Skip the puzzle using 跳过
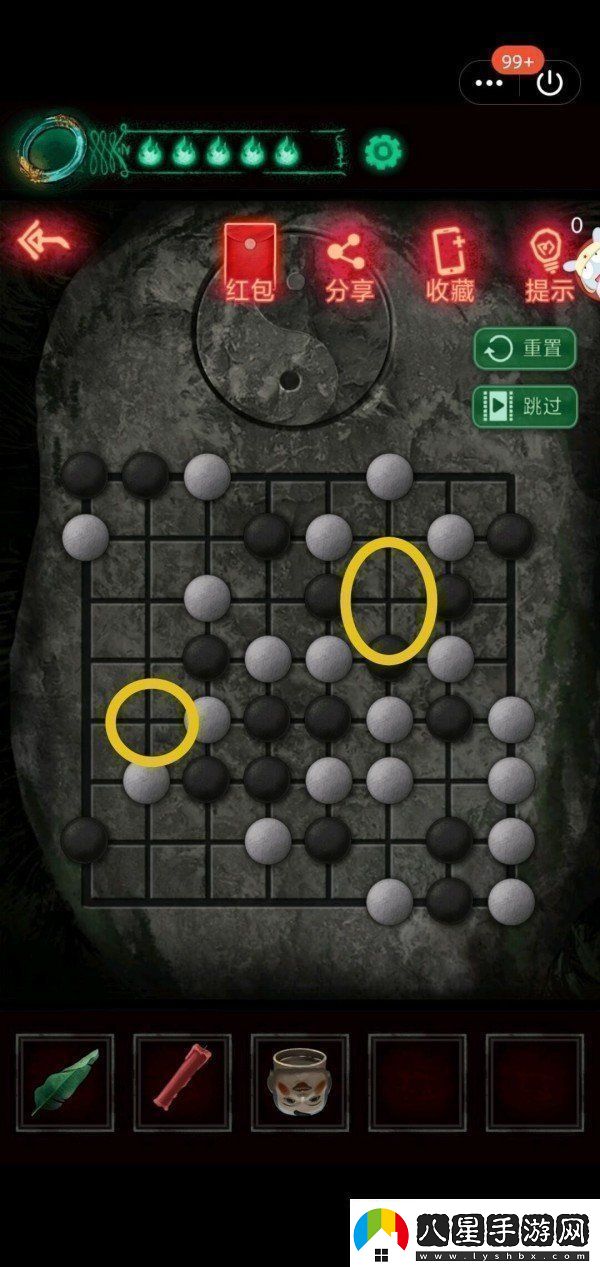 pyautogui.click(x=525, y=406)
